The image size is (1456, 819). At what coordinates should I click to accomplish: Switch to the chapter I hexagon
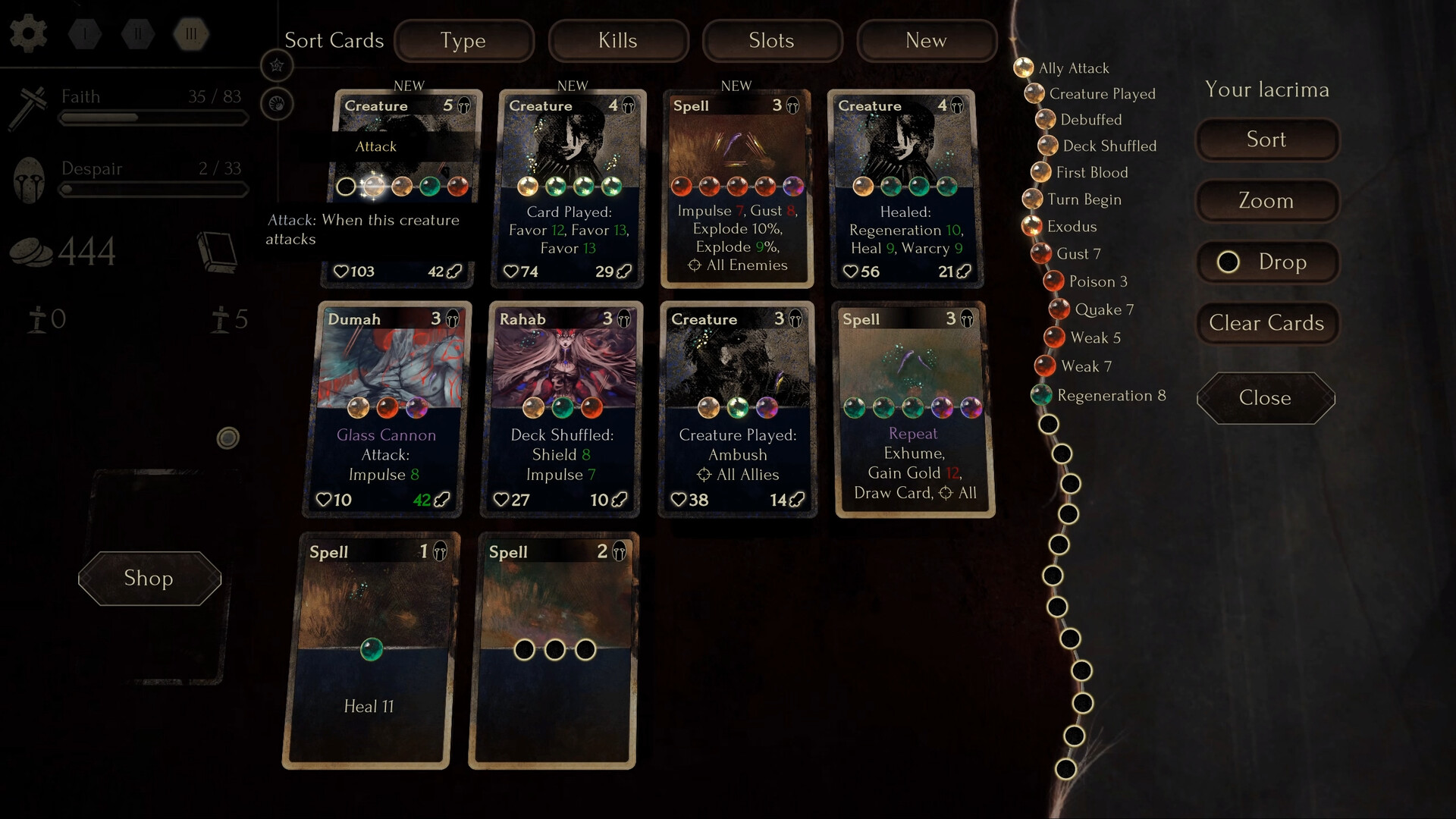click(84, 33)
